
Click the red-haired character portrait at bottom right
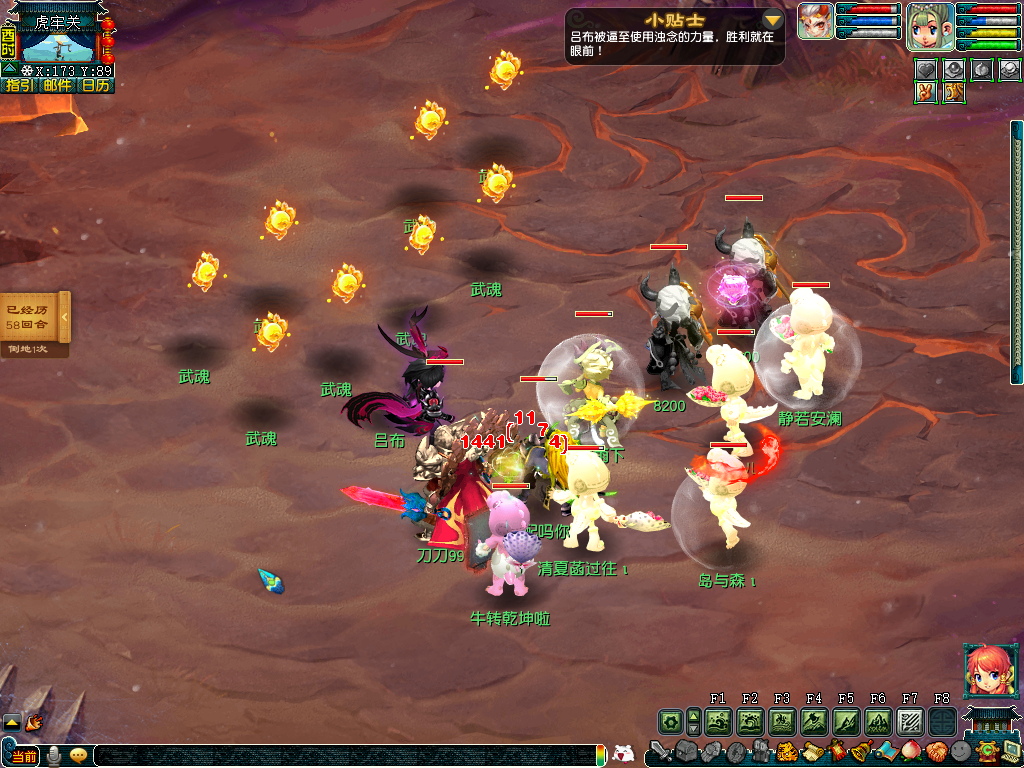click(x=986, y=672)
